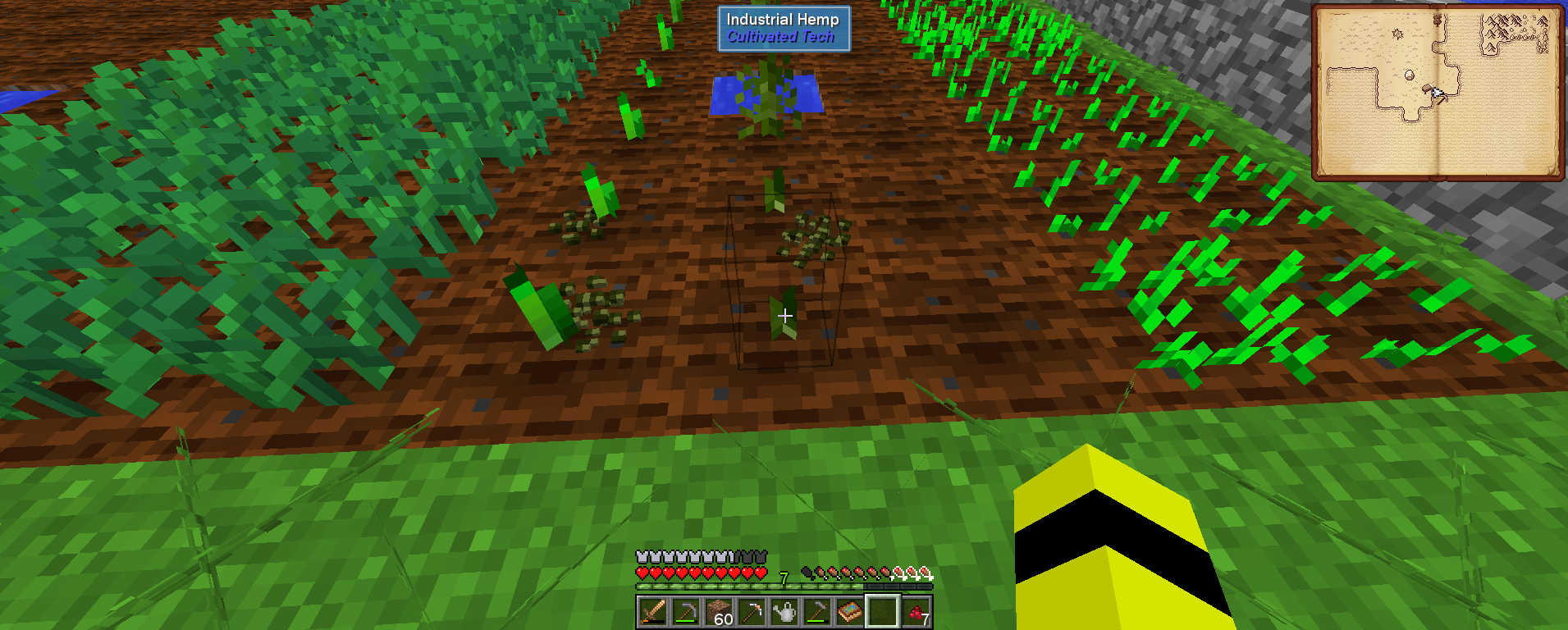The height and width of the screenshot is (630, 1568).
Task: Click the darkened drumstick hunger icon
Action: pos(808,573)
